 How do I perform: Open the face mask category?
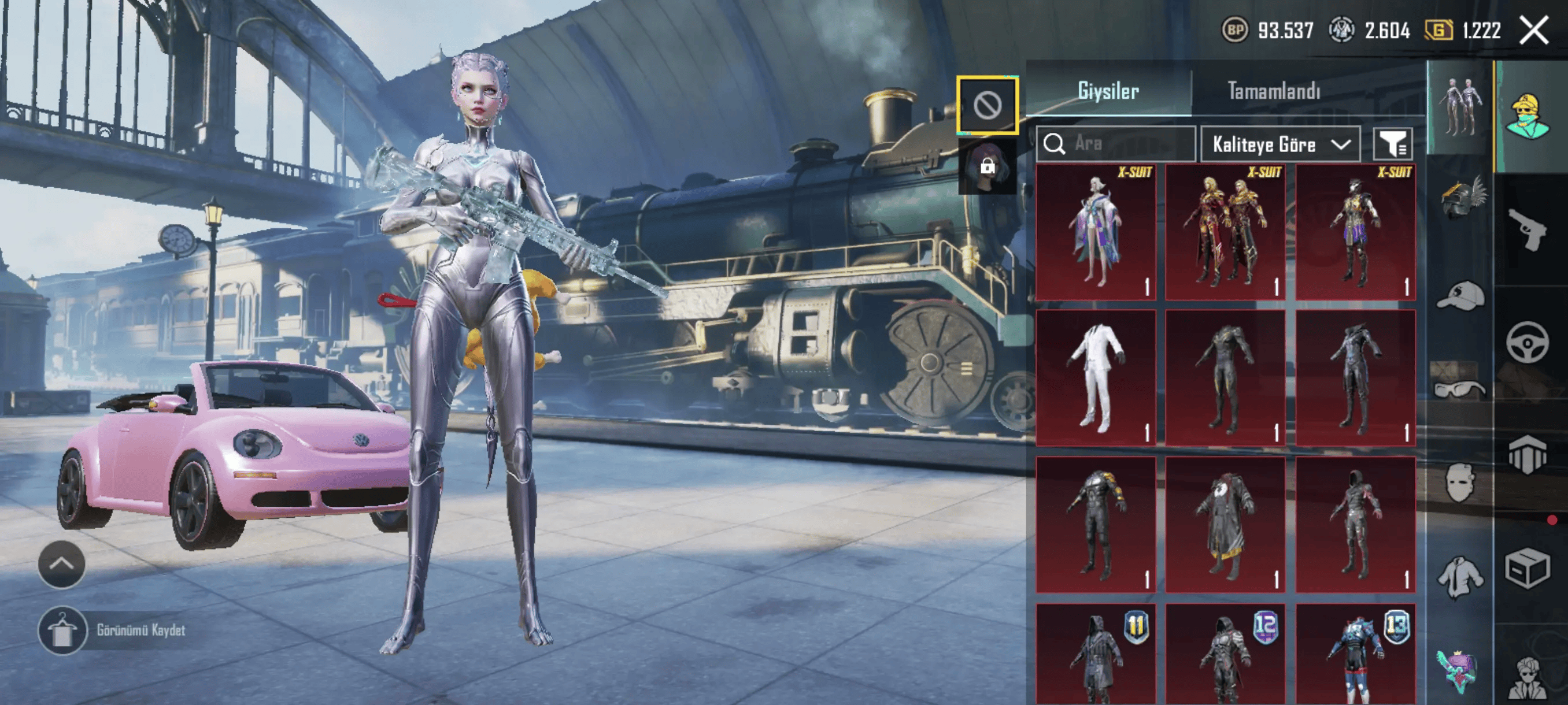pos(1460,483)
